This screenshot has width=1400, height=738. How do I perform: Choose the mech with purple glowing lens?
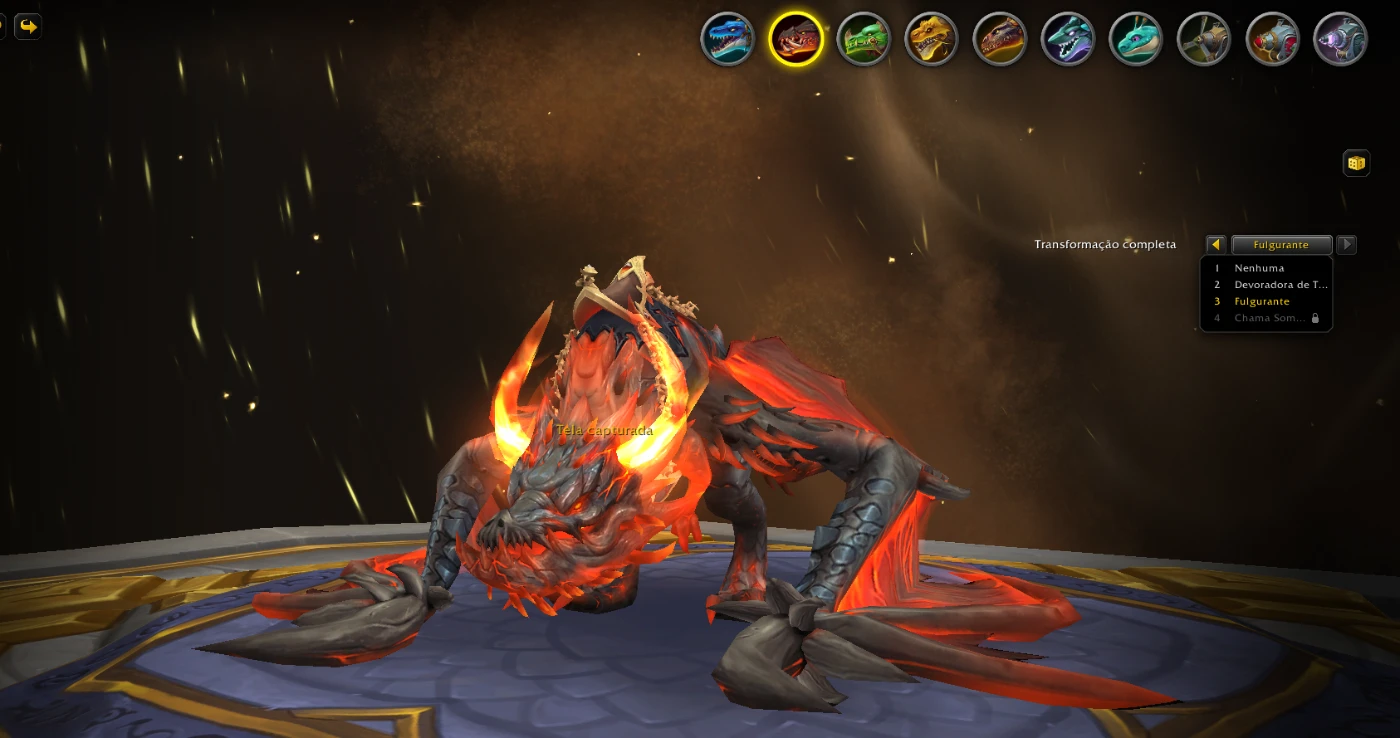(x=1340, y=39)
